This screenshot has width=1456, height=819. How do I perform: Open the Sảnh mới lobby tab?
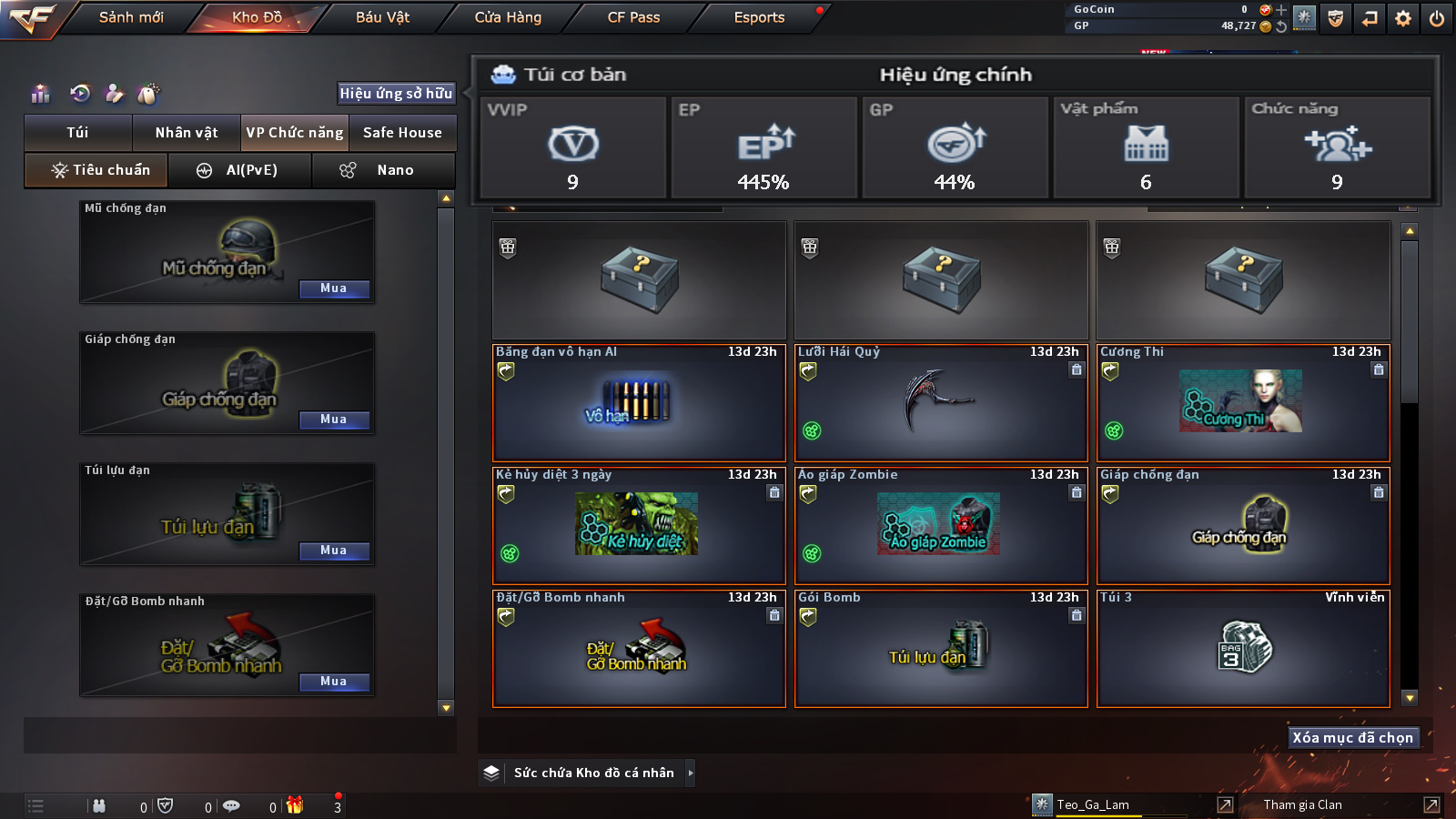[131, 17]
